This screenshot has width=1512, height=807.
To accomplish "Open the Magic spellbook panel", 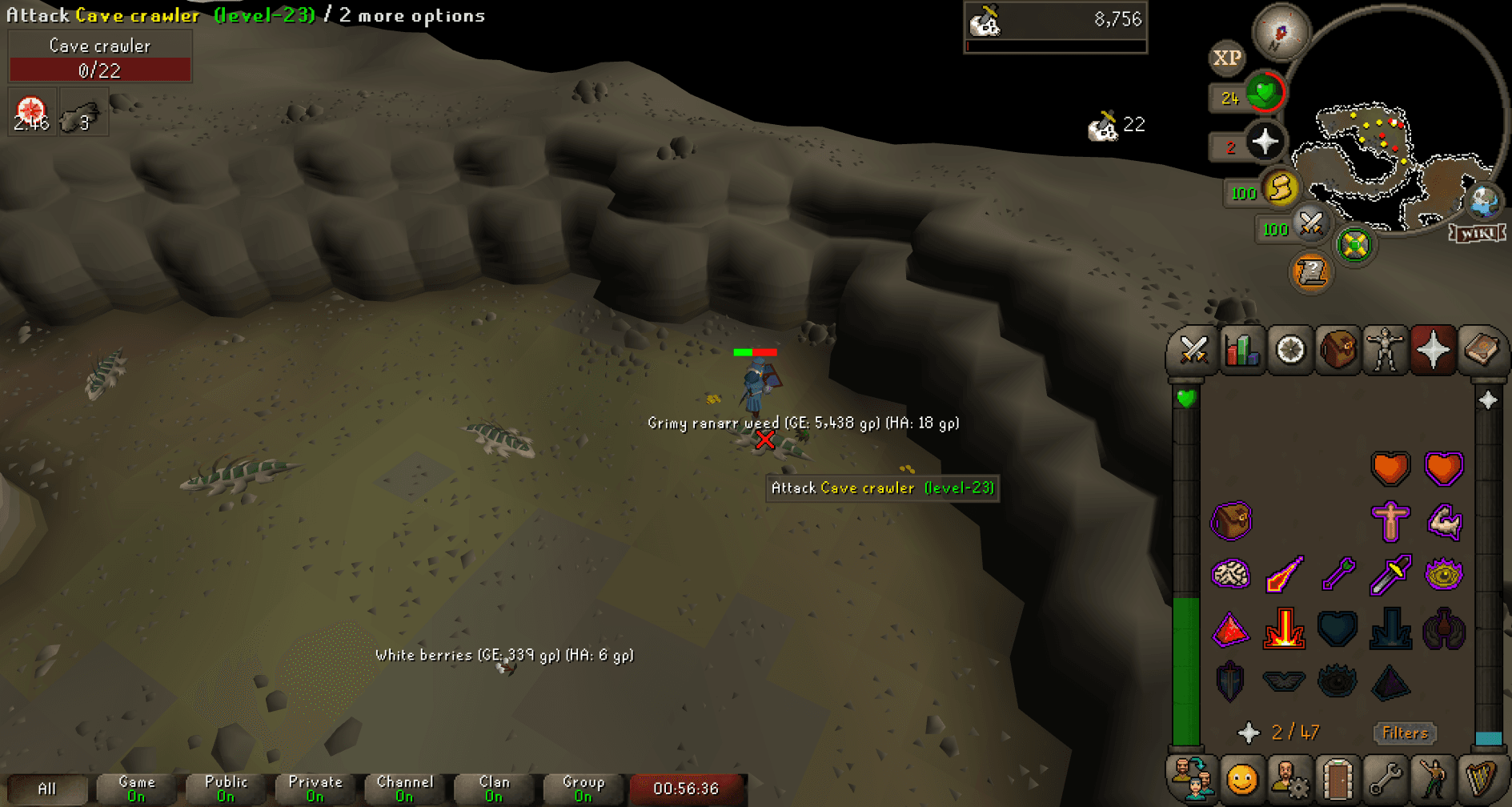I will (x=1483, y=350).
